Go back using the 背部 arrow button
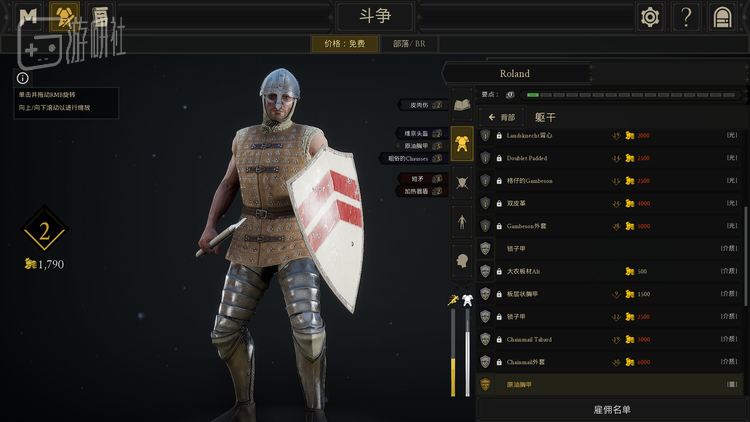Screen dimensions: 750x422 coord(502,117)
